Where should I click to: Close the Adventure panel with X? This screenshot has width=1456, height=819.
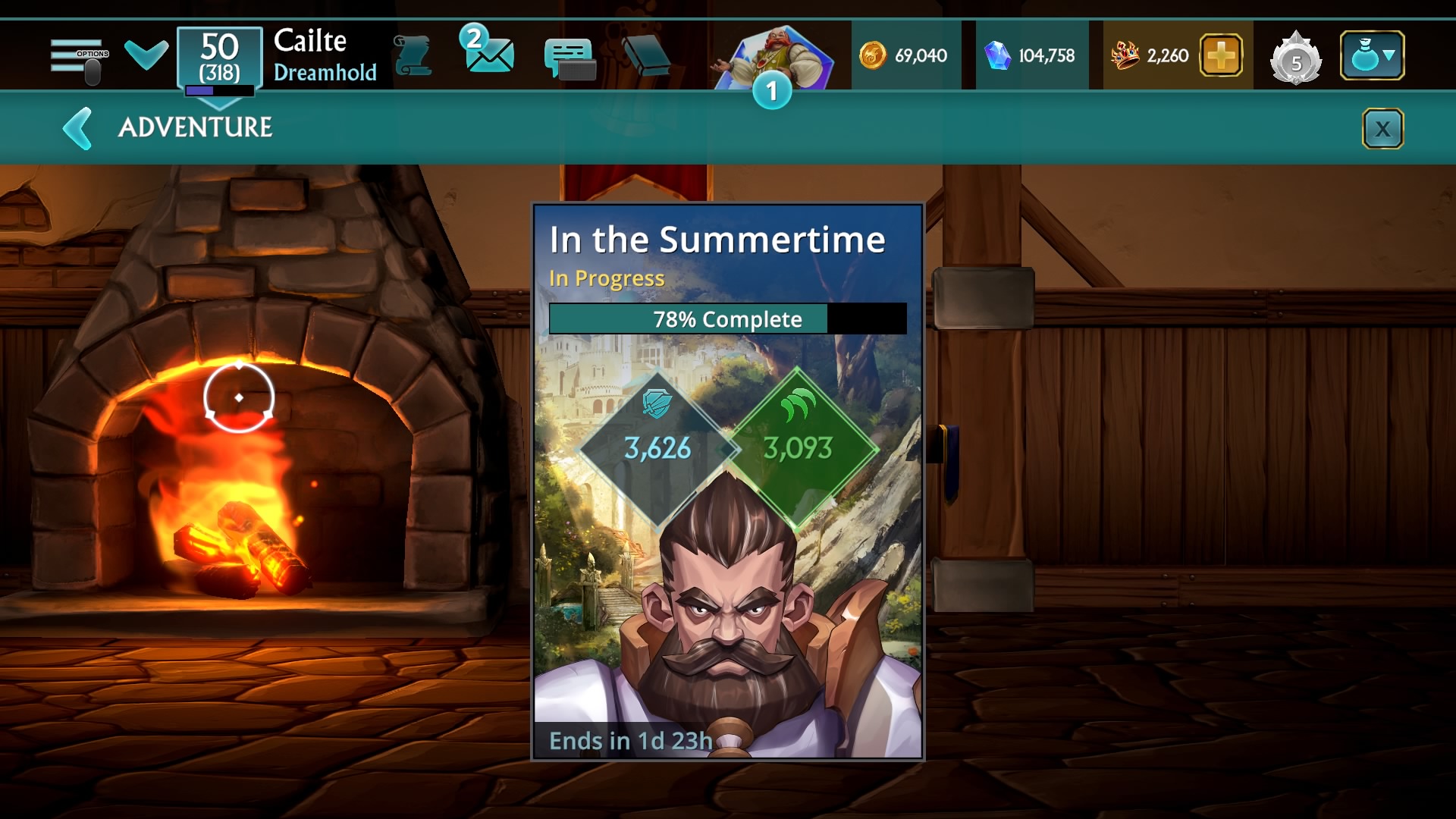point(1382,129)
